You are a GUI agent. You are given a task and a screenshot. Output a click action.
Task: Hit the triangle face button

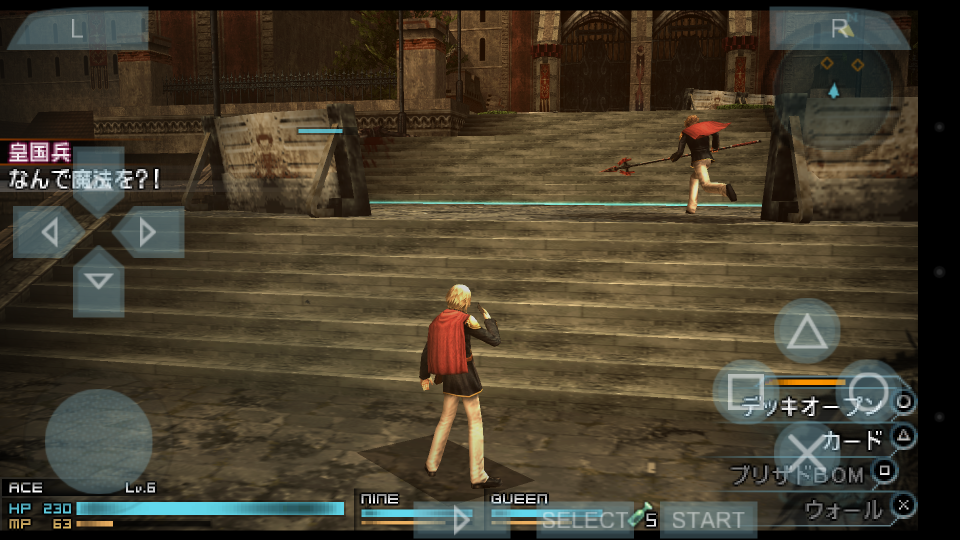[806, 331]
